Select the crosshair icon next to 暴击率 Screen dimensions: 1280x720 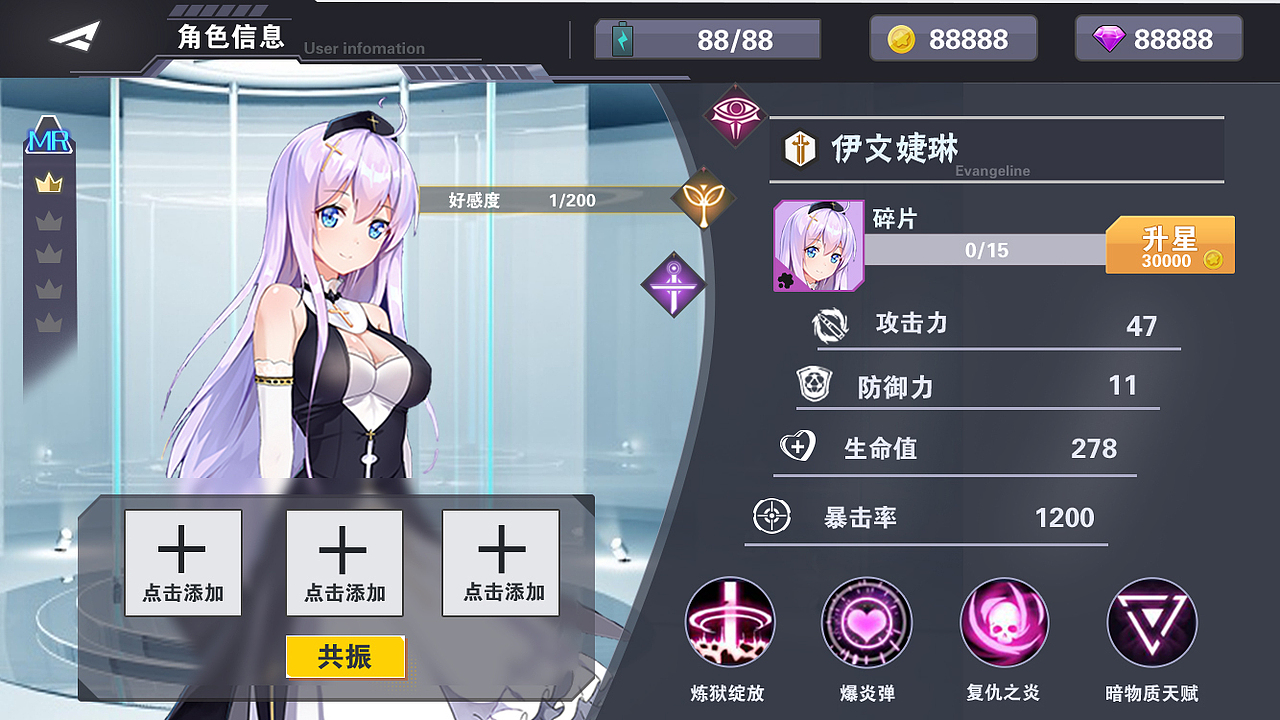tap(770, 517)
